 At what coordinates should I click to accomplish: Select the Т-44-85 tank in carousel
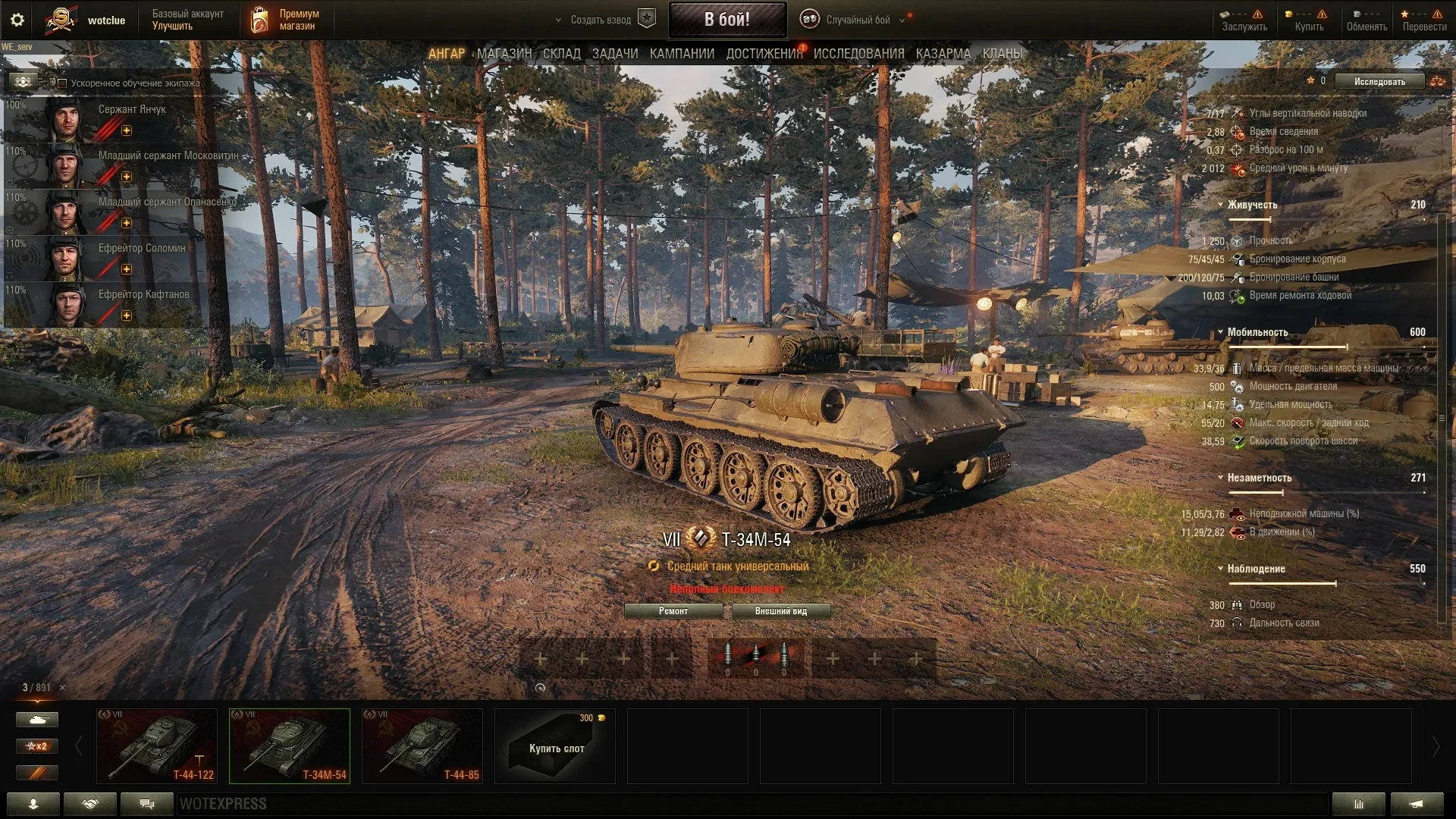[x=422, y=746]
